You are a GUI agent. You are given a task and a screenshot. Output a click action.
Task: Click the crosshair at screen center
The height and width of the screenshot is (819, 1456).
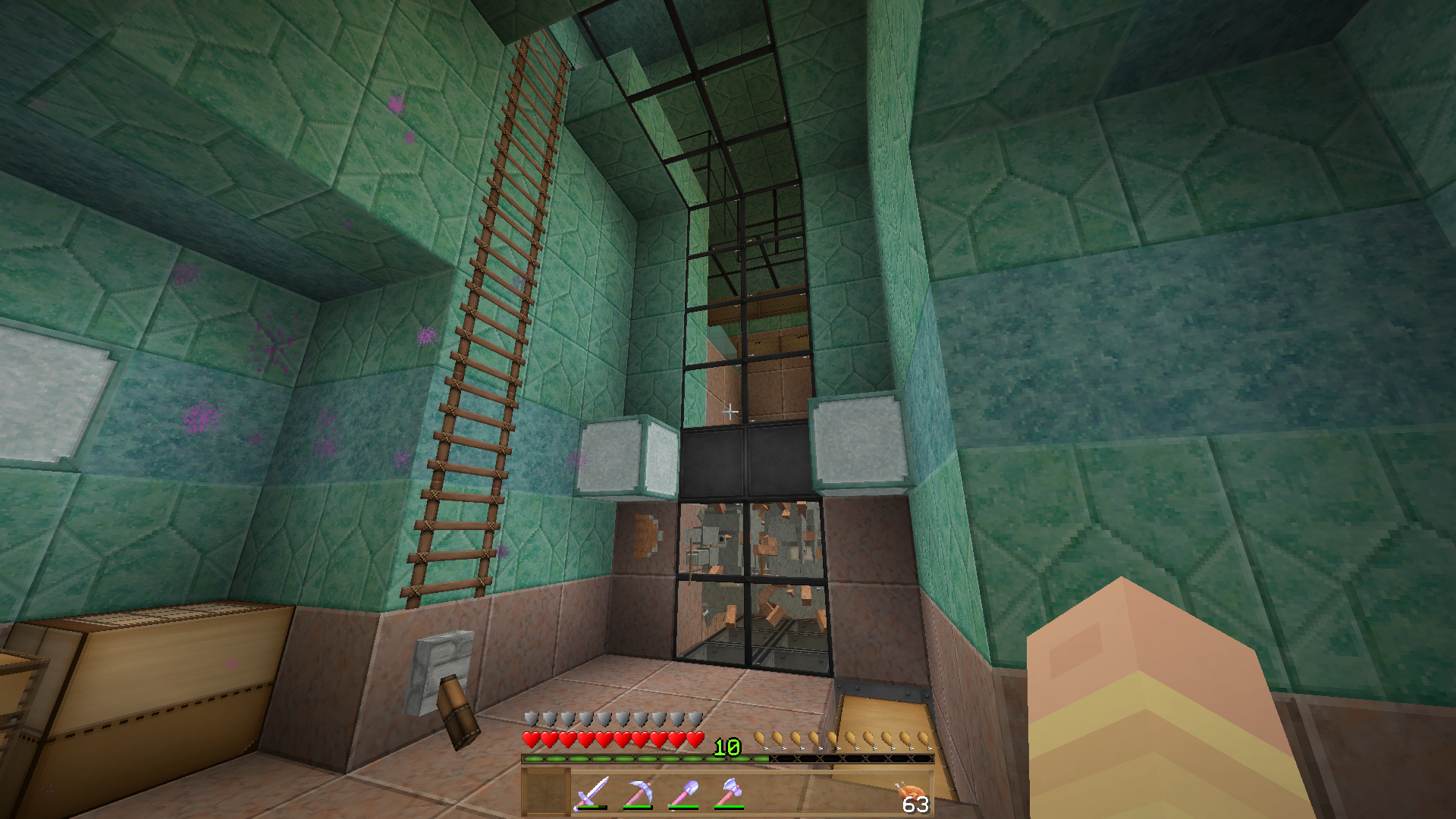pyautogui.click(x=730, y=411)
